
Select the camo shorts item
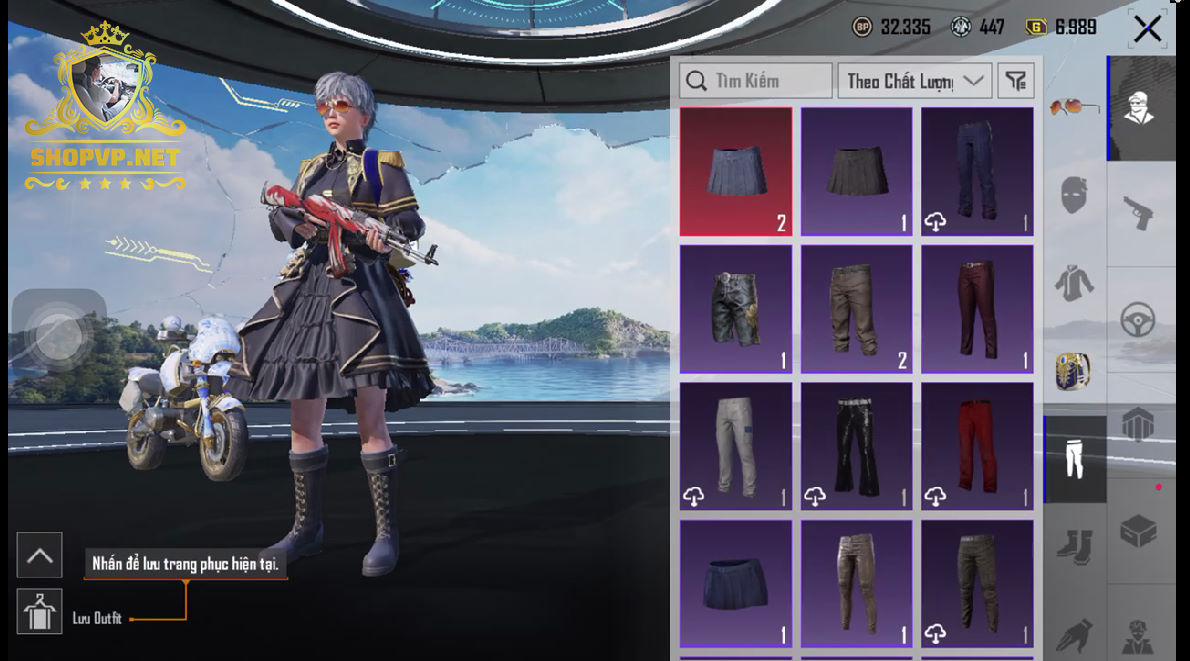(x=736, y=309)
